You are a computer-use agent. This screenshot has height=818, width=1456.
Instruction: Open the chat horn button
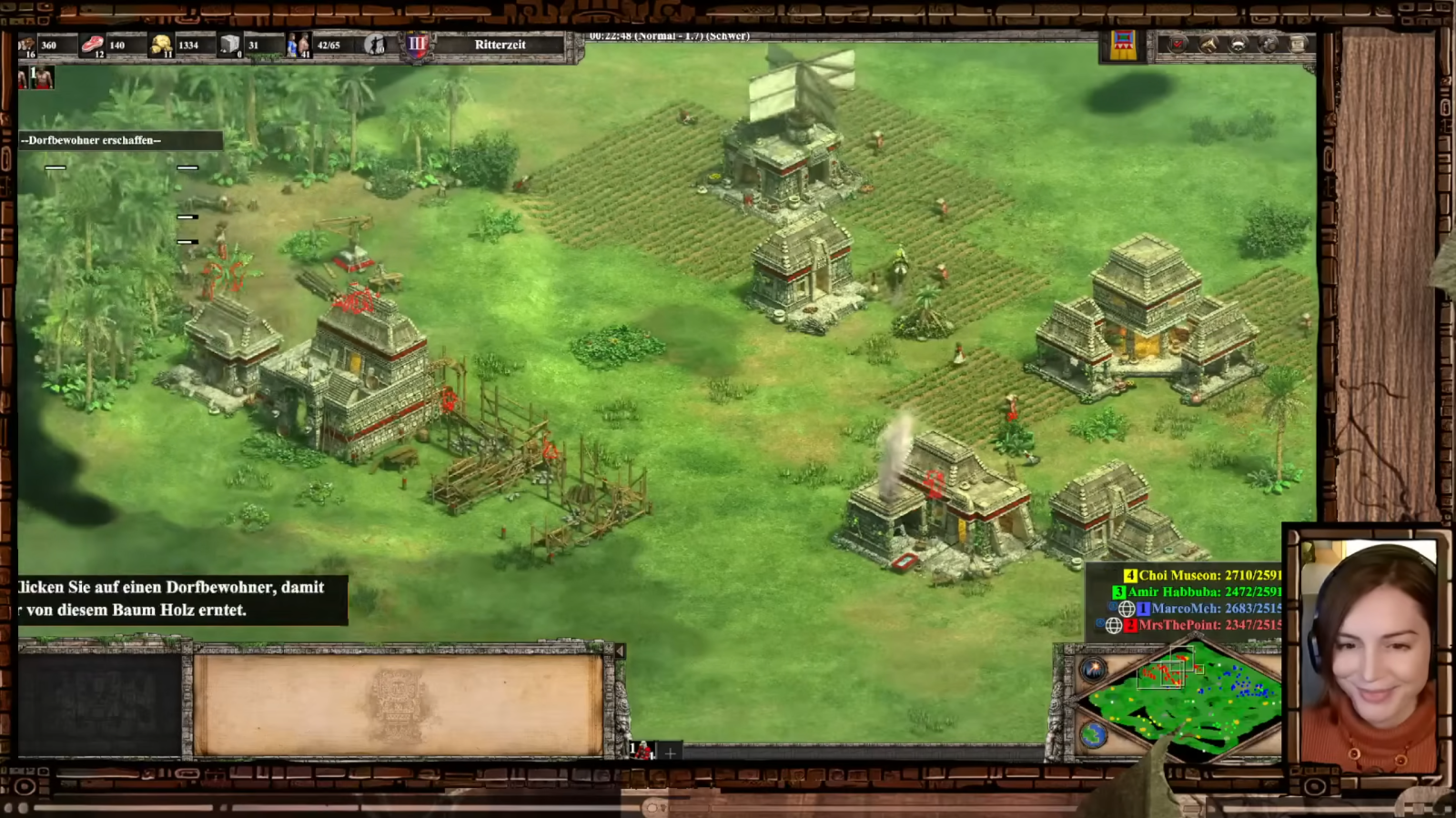pos(1208,44)
